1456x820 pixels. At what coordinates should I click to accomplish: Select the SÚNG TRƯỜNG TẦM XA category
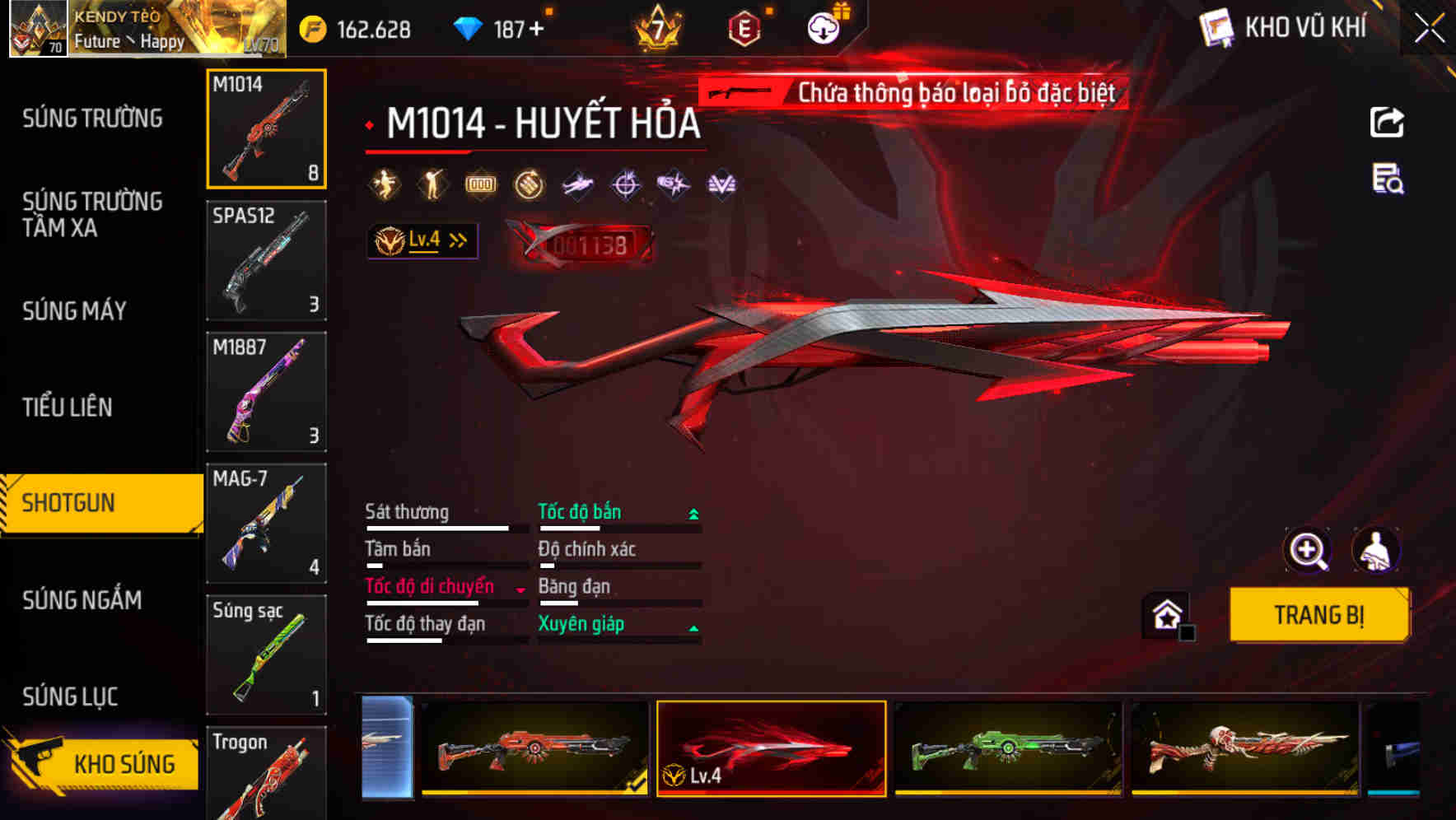(91, 216)
